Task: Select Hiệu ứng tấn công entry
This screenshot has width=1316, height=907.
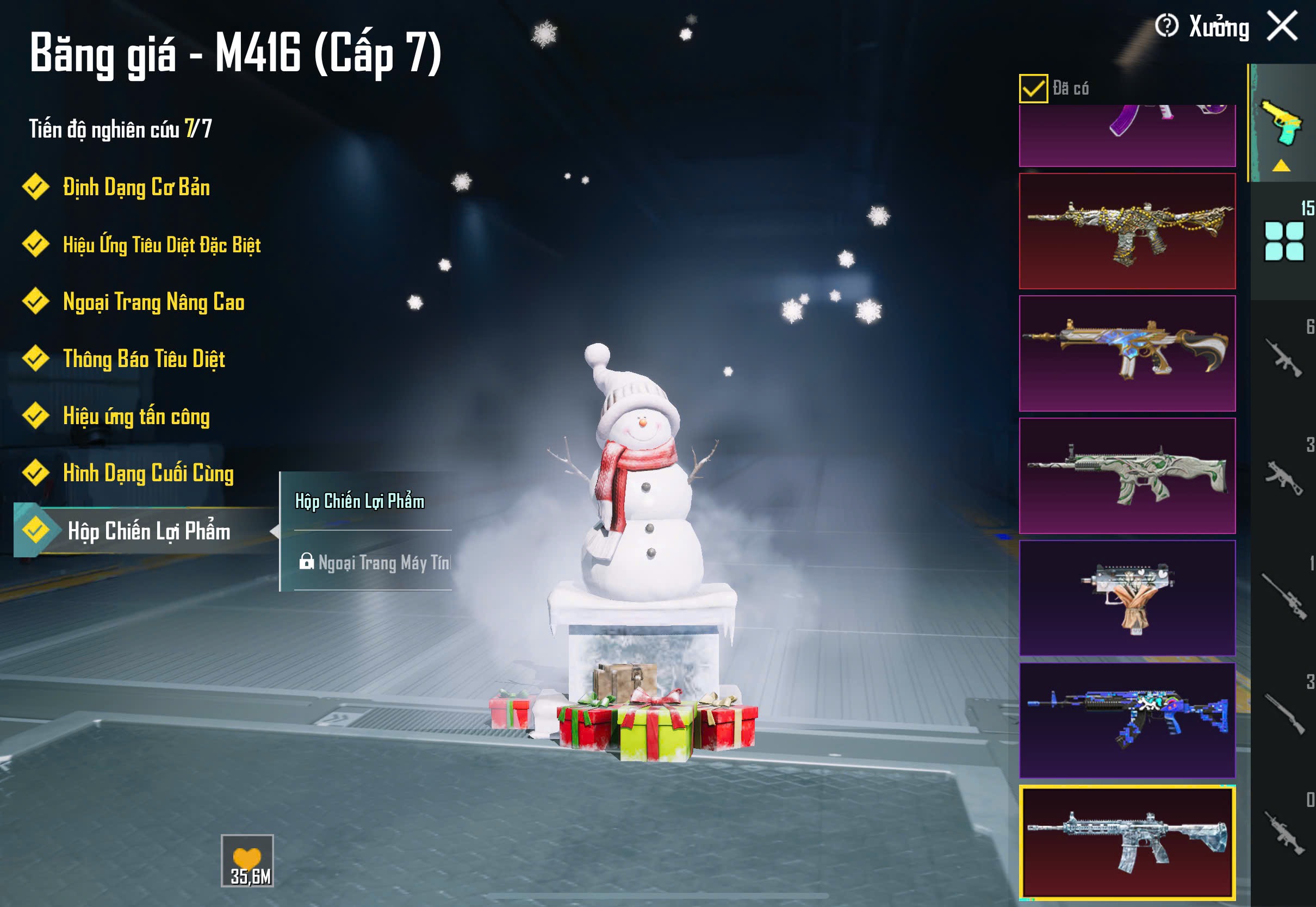Action: [136, 416]
